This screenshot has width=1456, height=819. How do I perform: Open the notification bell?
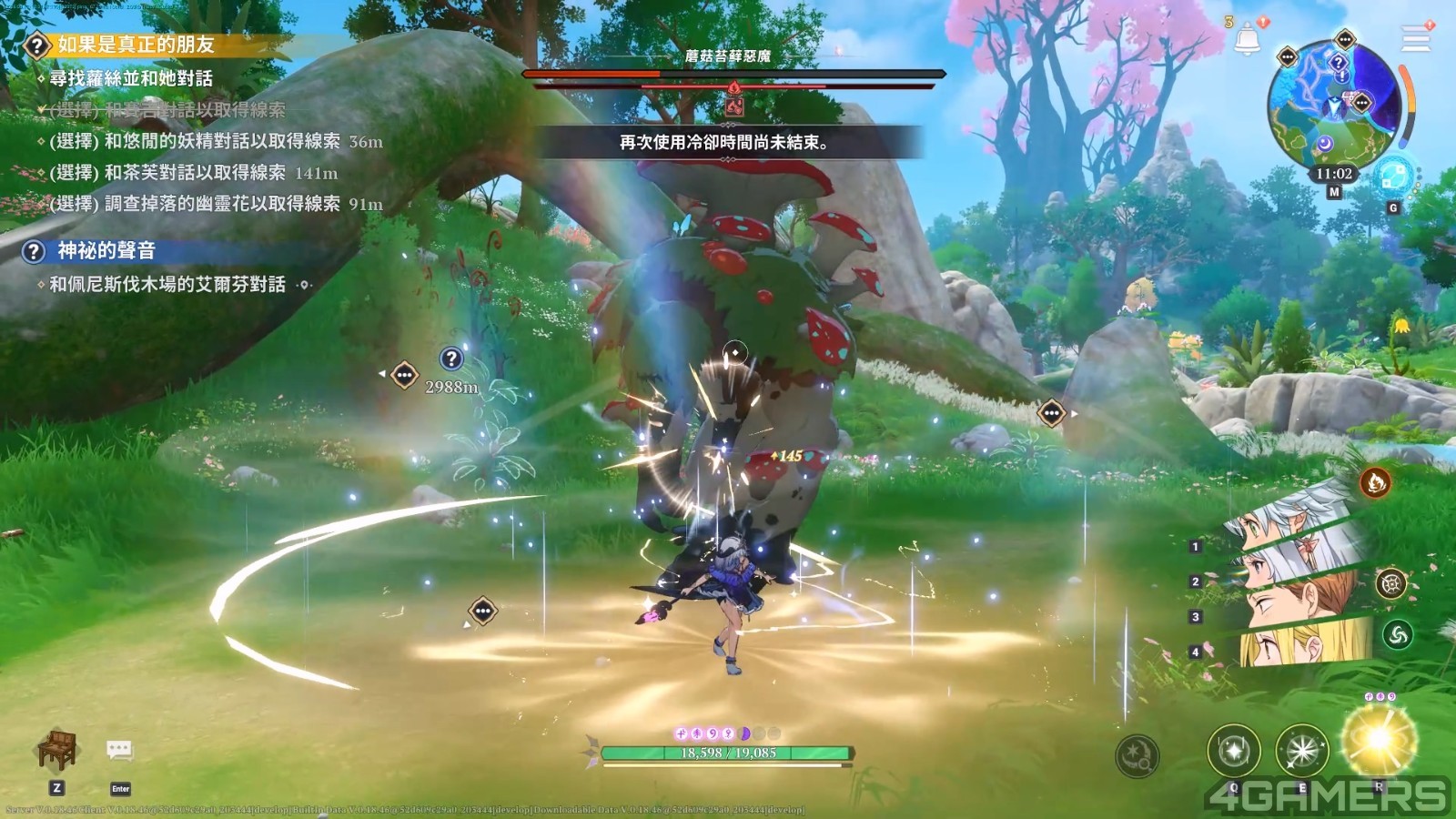(x=1247, y=38)
